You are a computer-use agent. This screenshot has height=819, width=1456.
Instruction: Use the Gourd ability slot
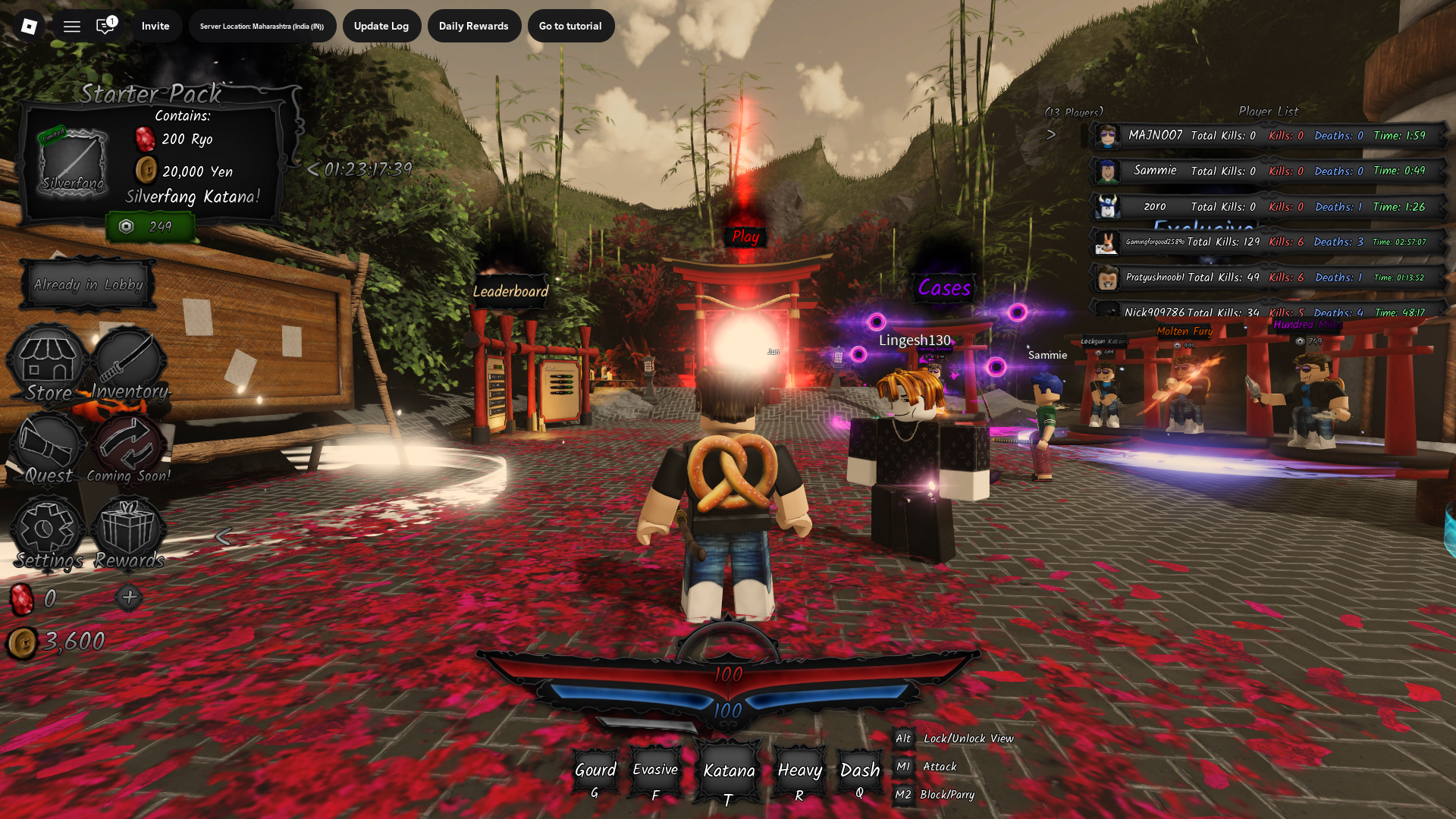pos(595,776)
